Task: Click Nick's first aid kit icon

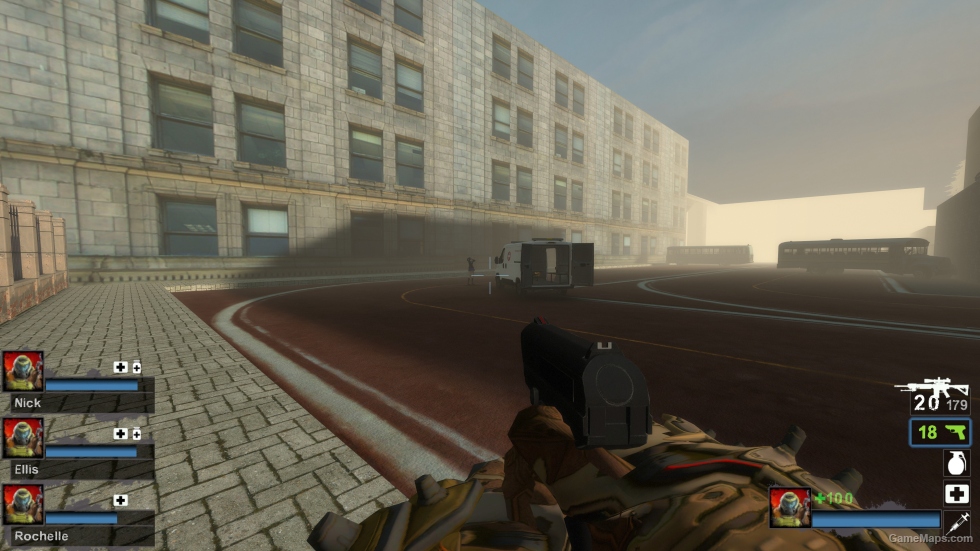Action: (121, 367)
